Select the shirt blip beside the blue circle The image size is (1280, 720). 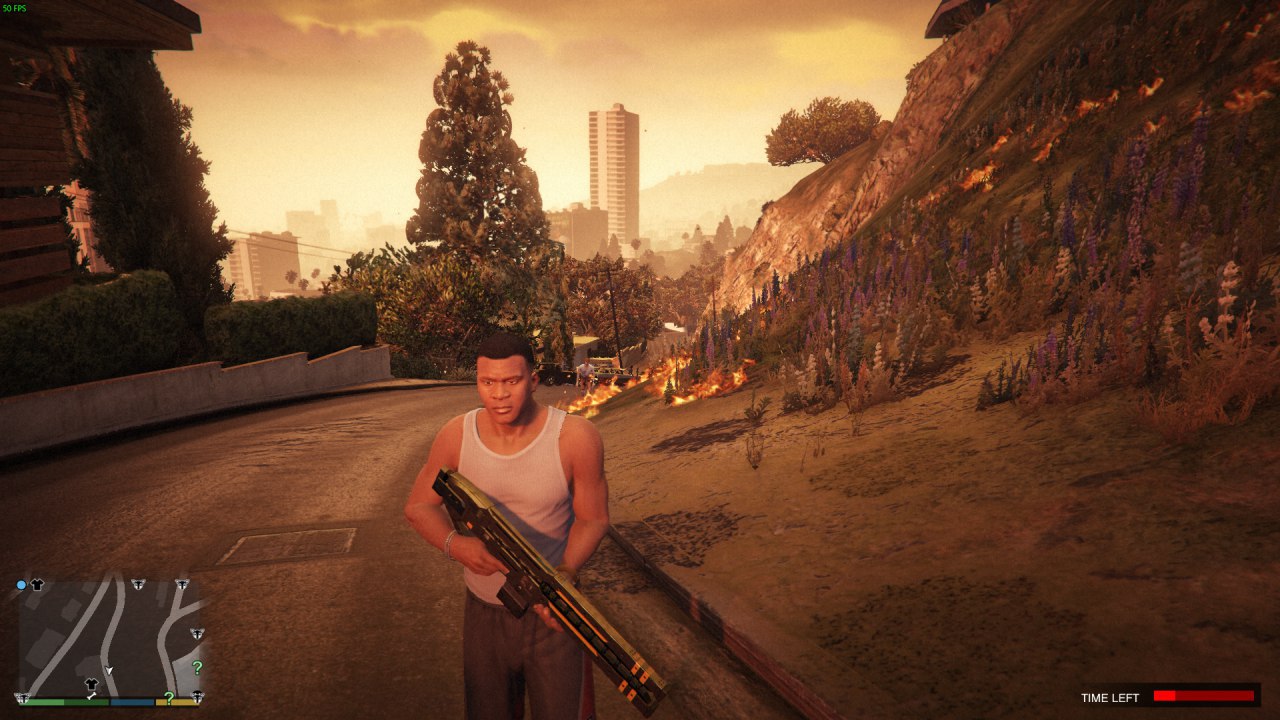point(37,585)
